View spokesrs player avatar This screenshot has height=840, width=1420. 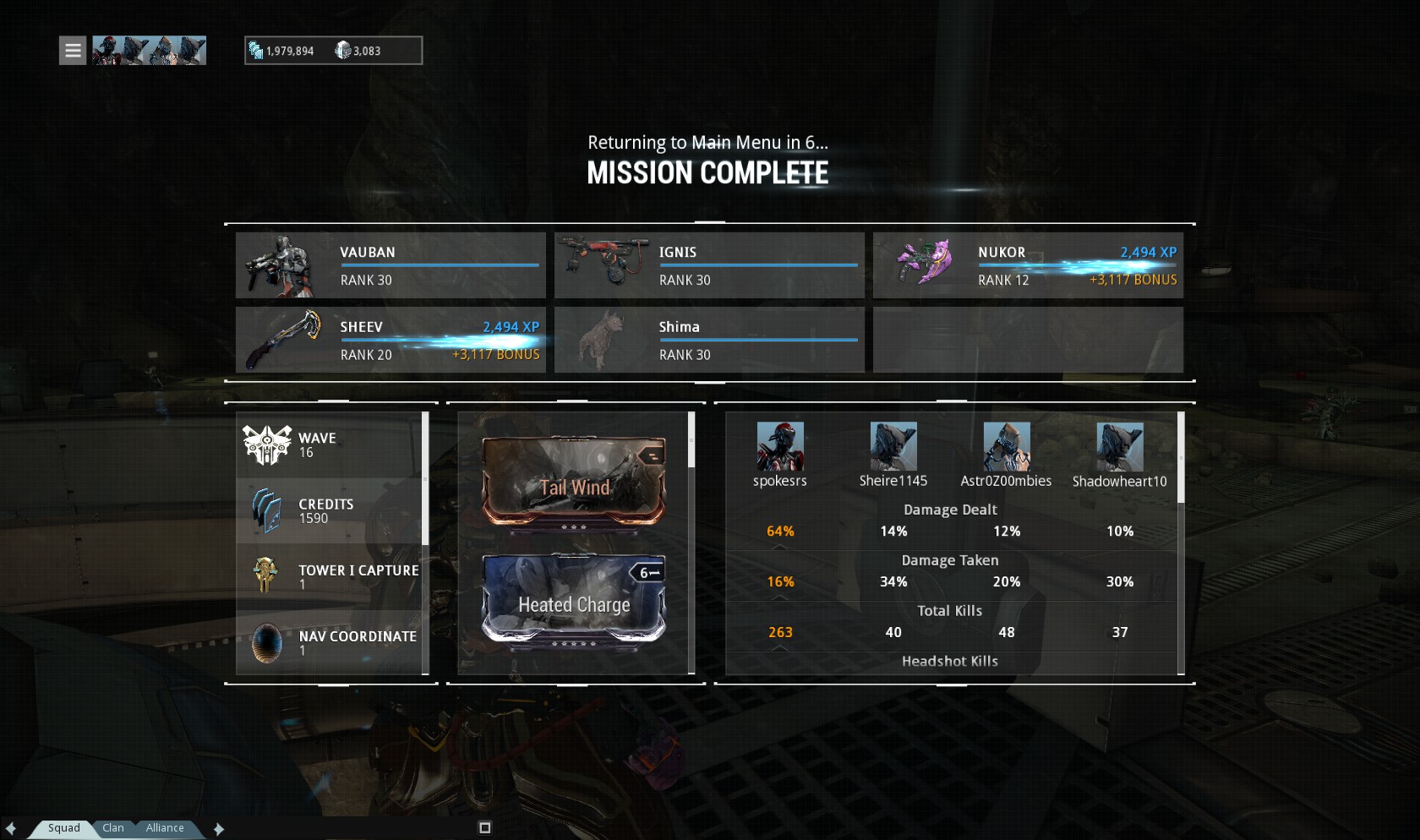pyautogui.click(x=779, y=446)
